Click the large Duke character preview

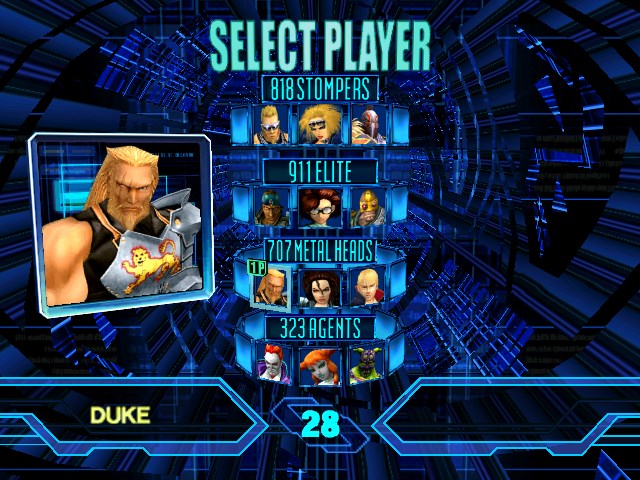click(120, 222)
